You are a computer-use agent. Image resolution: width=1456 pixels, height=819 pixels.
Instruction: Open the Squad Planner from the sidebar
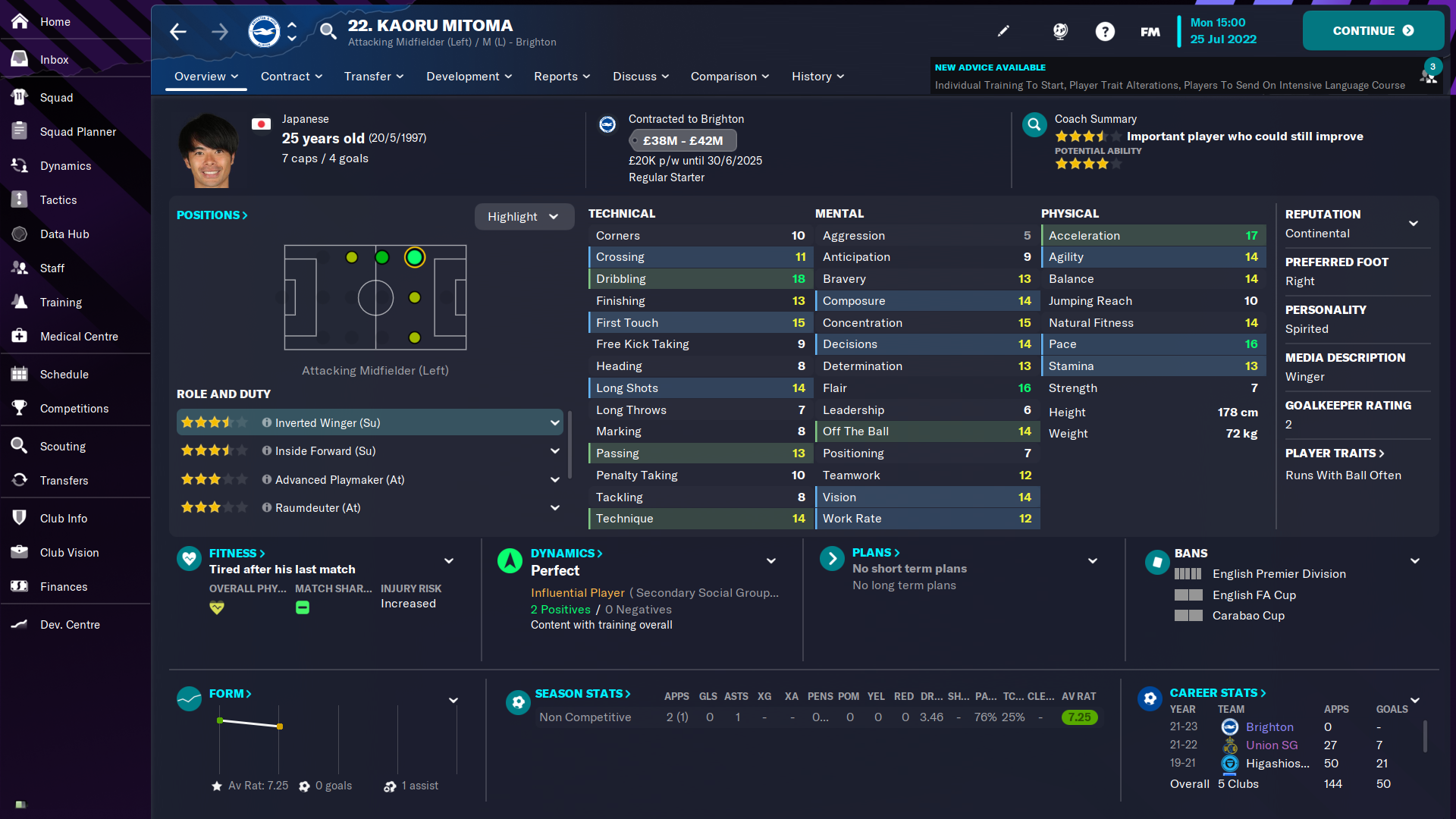[x=78, y=131]
